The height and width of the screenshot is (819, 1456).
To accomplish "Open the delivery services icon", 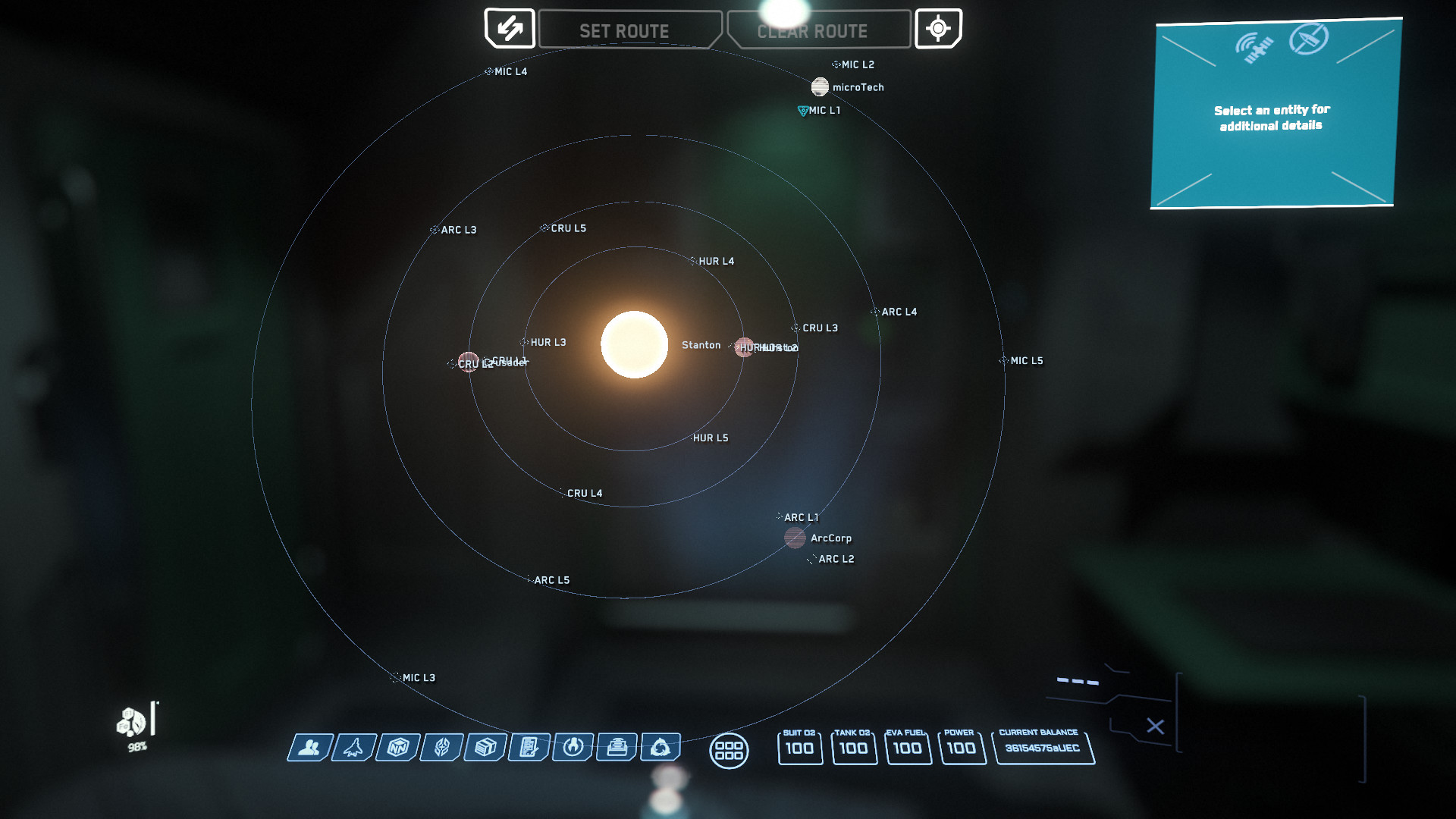I will 616,748.
